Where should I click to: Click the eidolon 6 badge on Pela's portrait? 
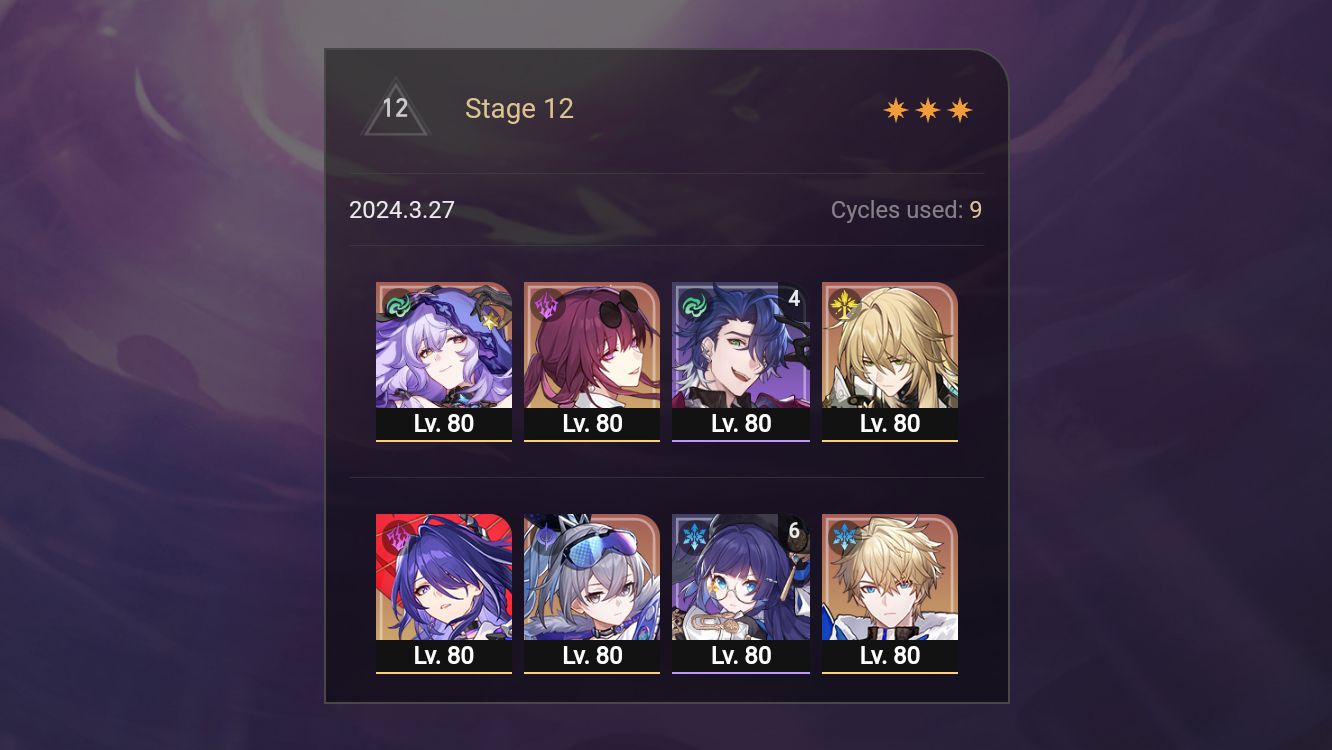click(793, 531)
